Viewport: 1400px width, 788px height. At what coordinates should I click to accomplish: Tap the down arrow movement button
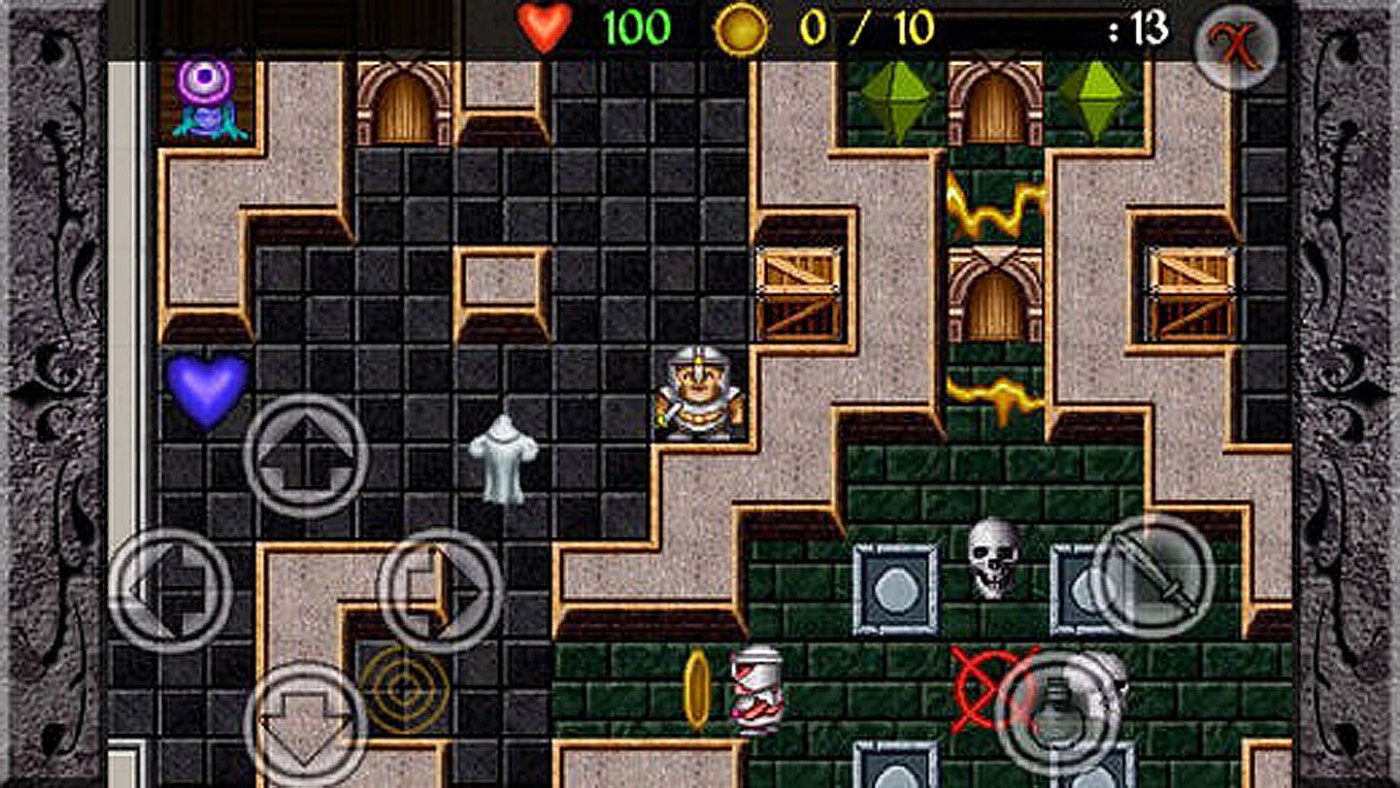[306, 722]
